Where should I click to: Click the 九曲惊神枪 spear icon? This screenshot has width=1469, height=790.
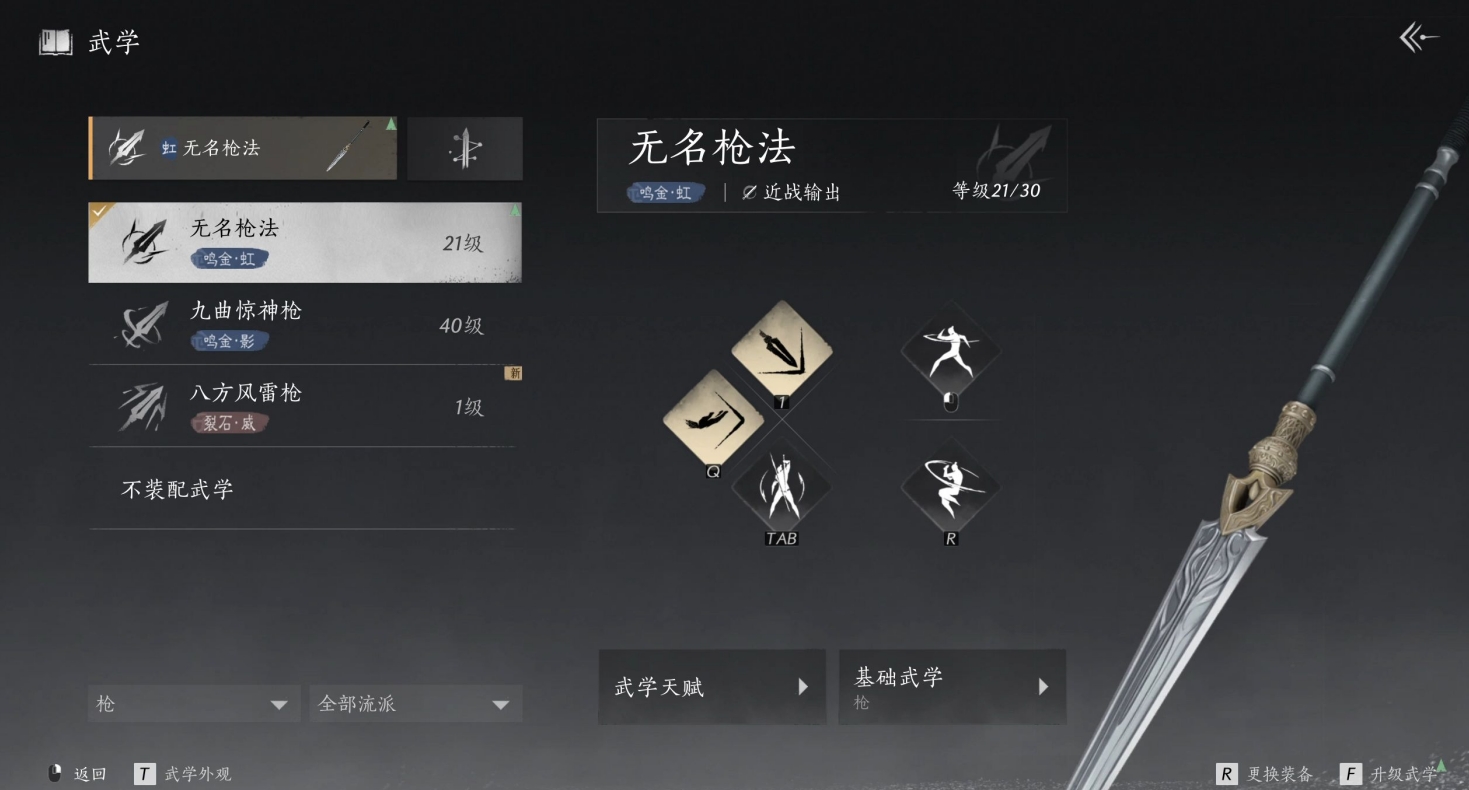pos(142,323)
